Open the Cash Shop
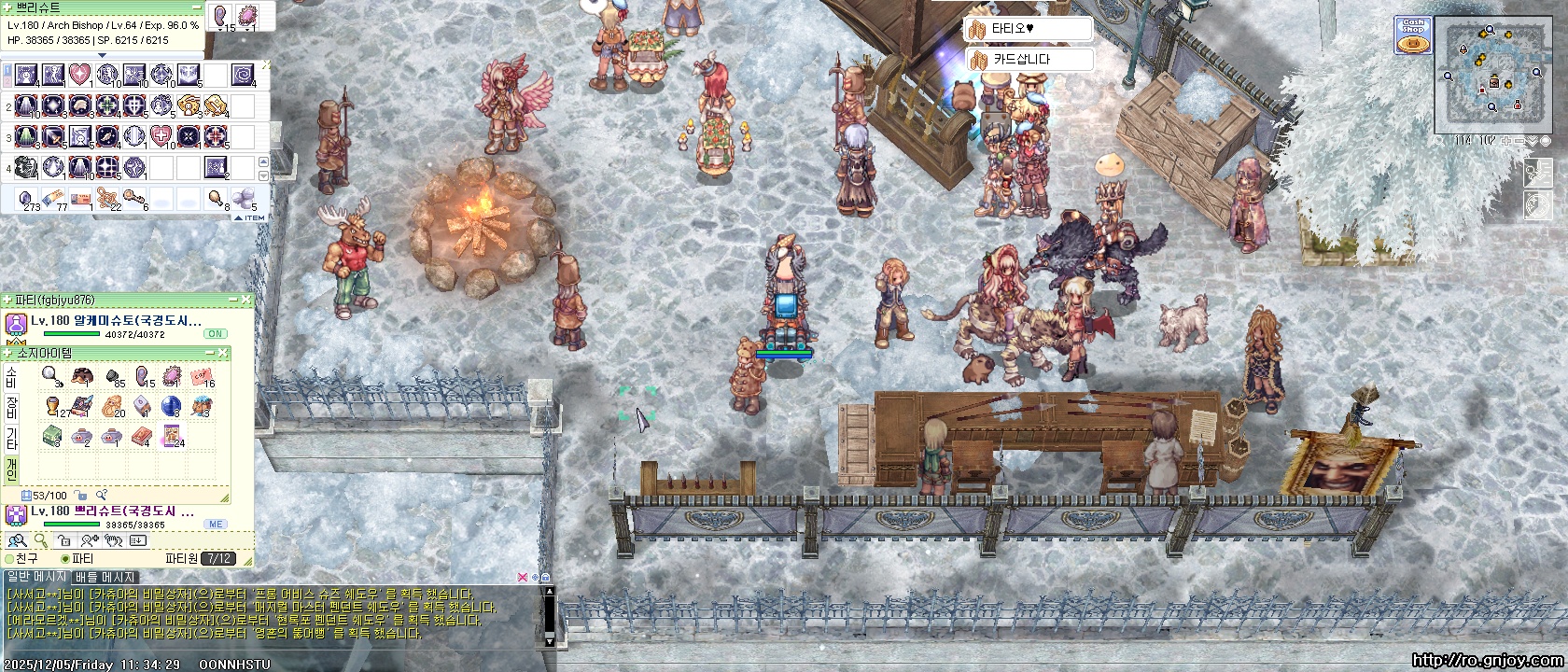The width and height of the screenshot is (1568, 672). (x=1414, y=35)
